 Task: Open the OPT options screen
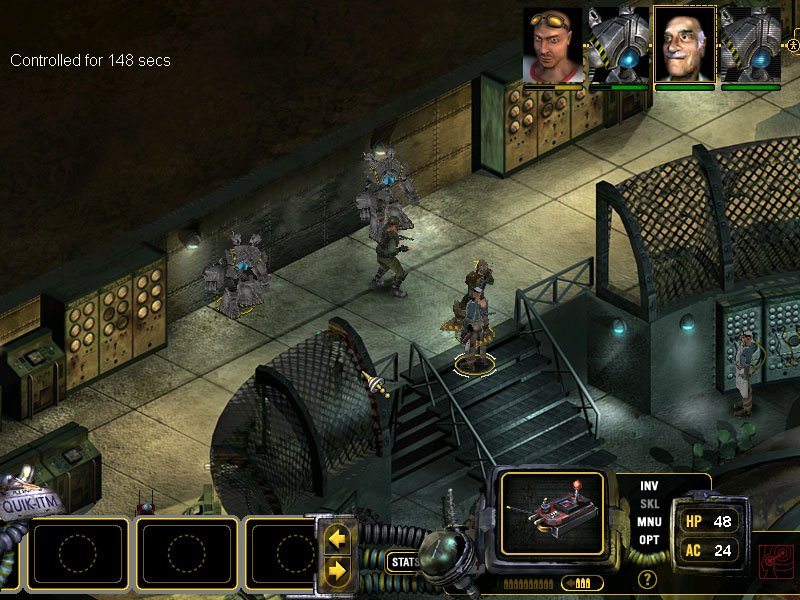pyautogui.click(x=650, y=540)
